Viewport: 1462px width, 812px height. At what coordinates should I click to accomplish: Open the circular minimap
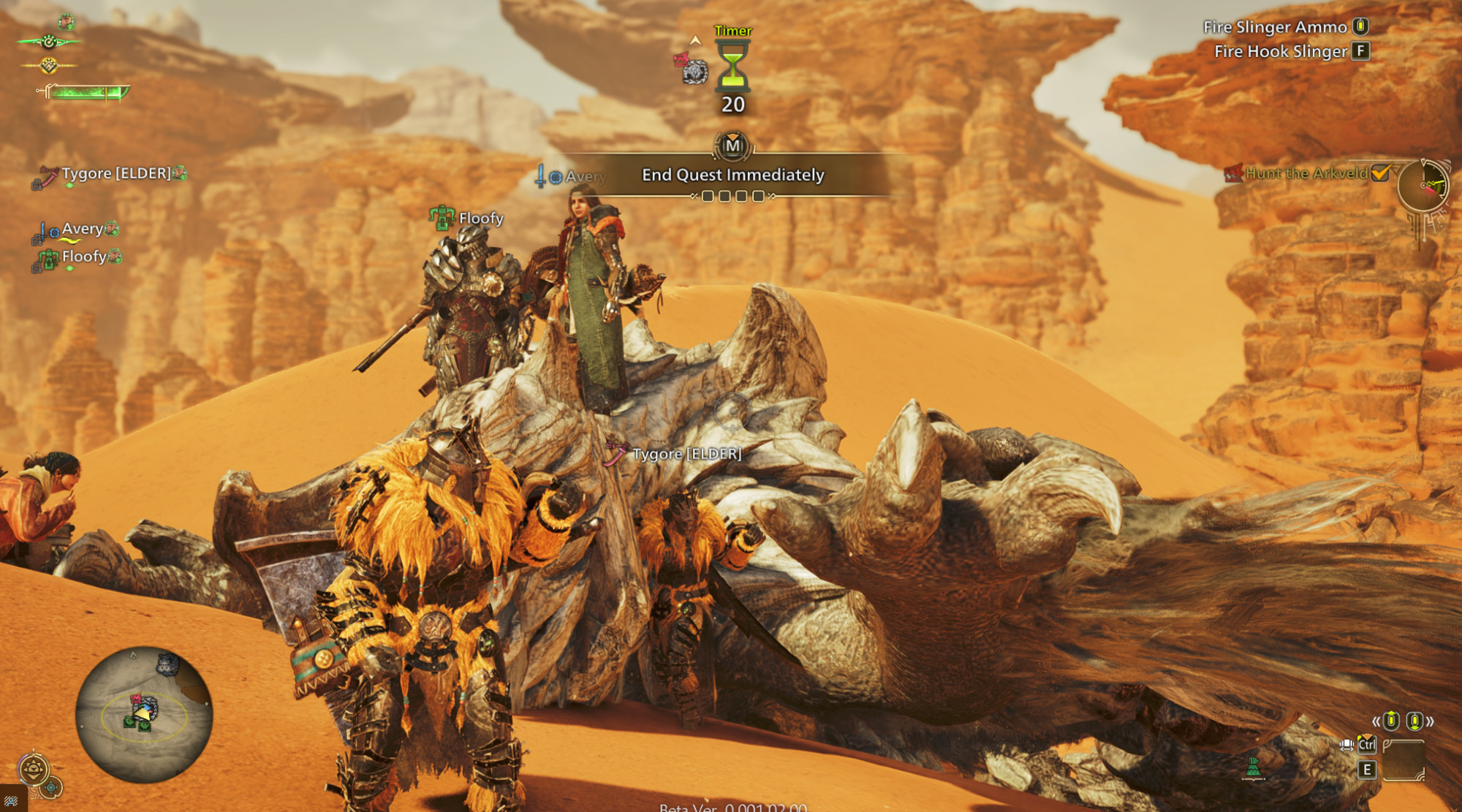tap(144, 713)
